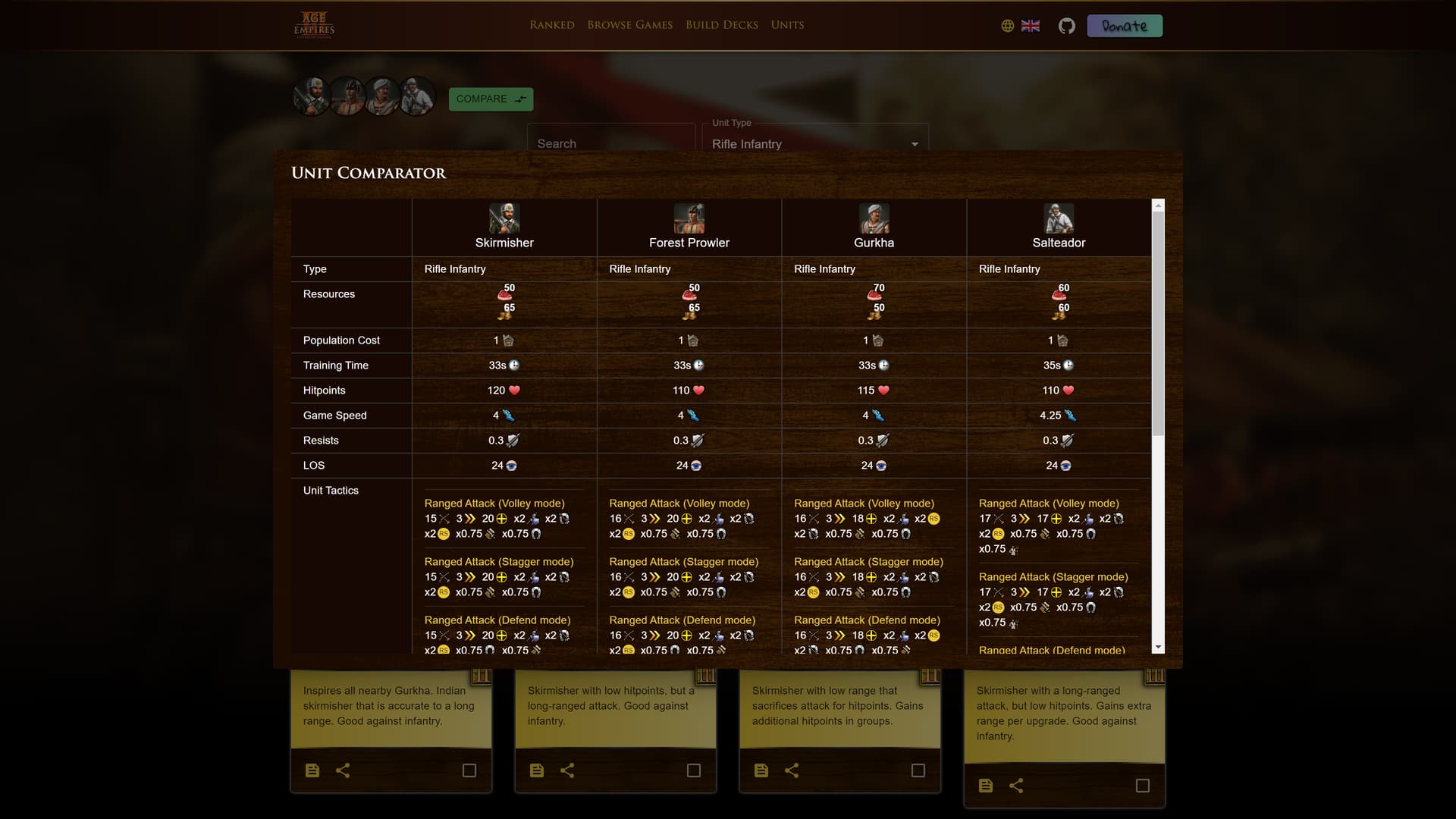Click the Compare button
The height and width of the screenshot is (819, 1456).
(x=491, y=99)
